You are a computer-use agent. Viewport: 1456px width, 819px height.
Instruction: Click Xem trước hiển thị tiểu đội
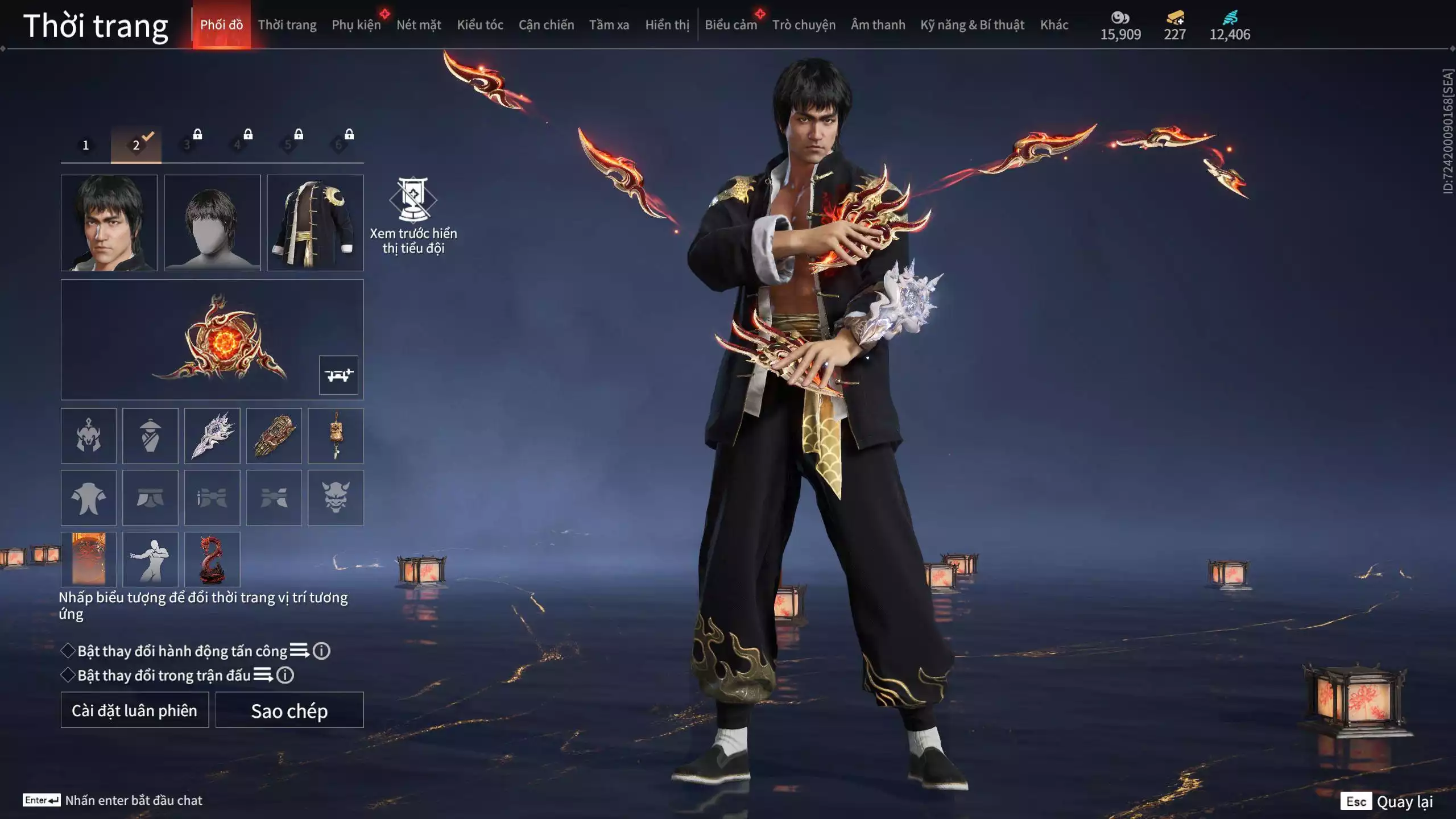point(413,216)
